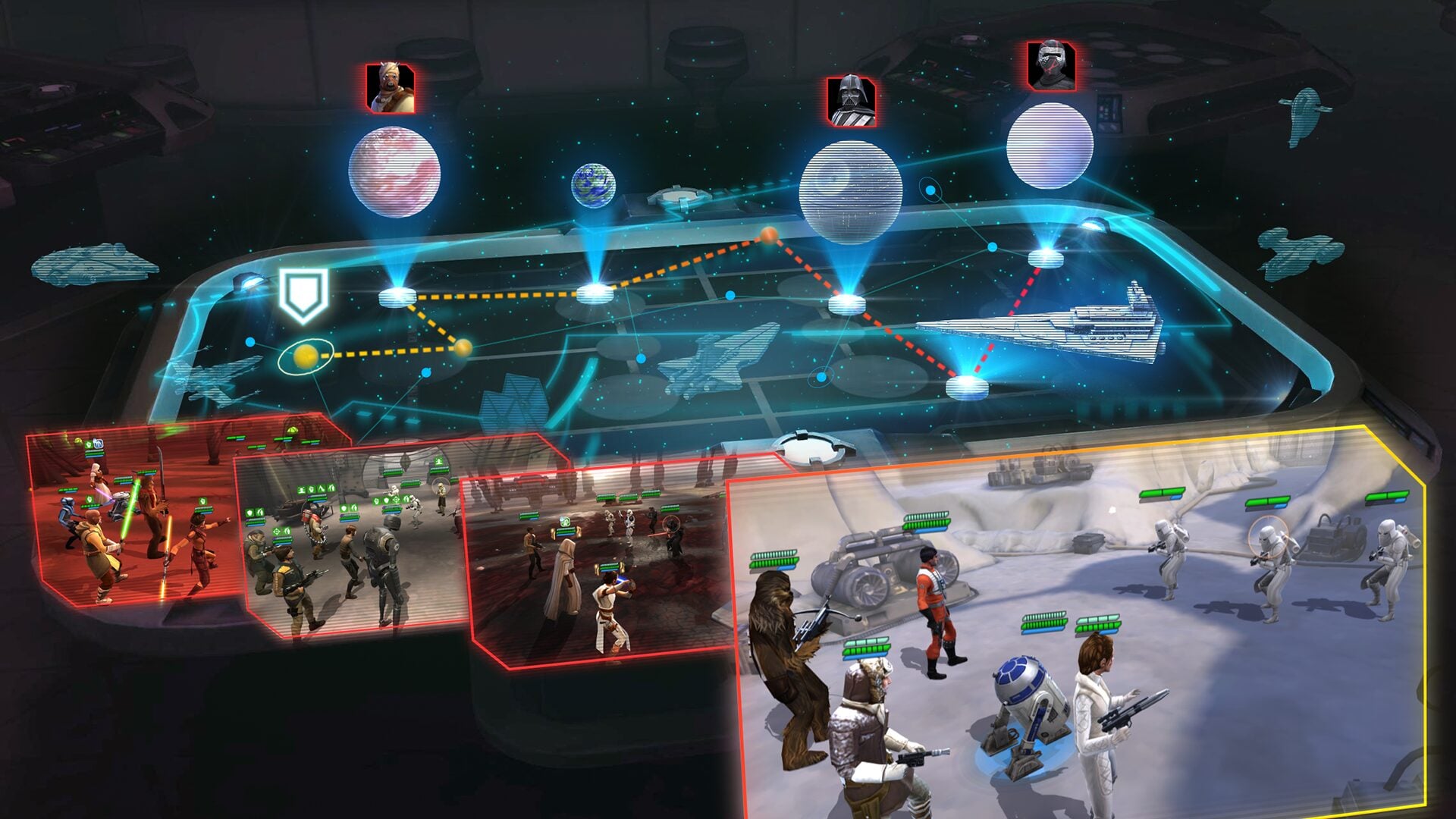Open the red desert planet hologram

pyautogui.click(x=394, y=172)
